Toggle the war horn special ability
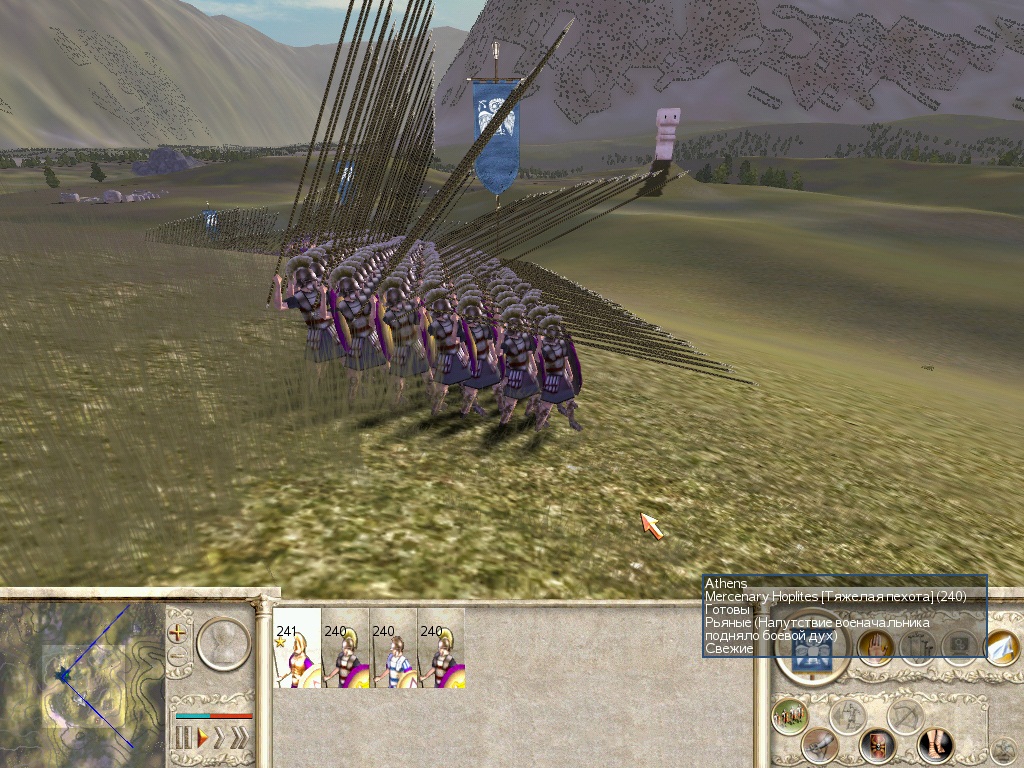The height and width of the screenshot is (768, 1024). click(820, 745)
